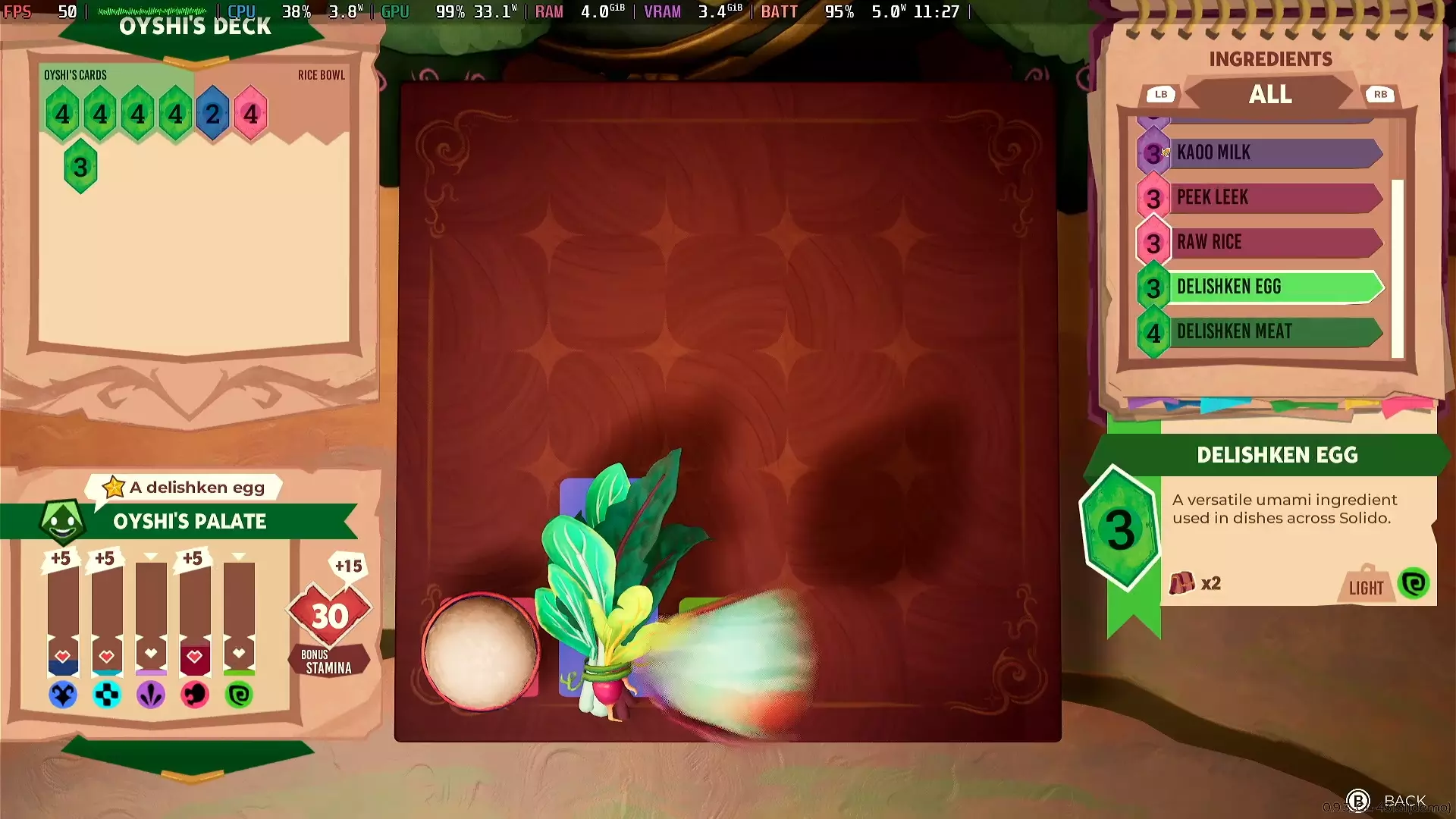Select the red flame flavor icon
Screen dimensions: 1456x819
[195, 695]
